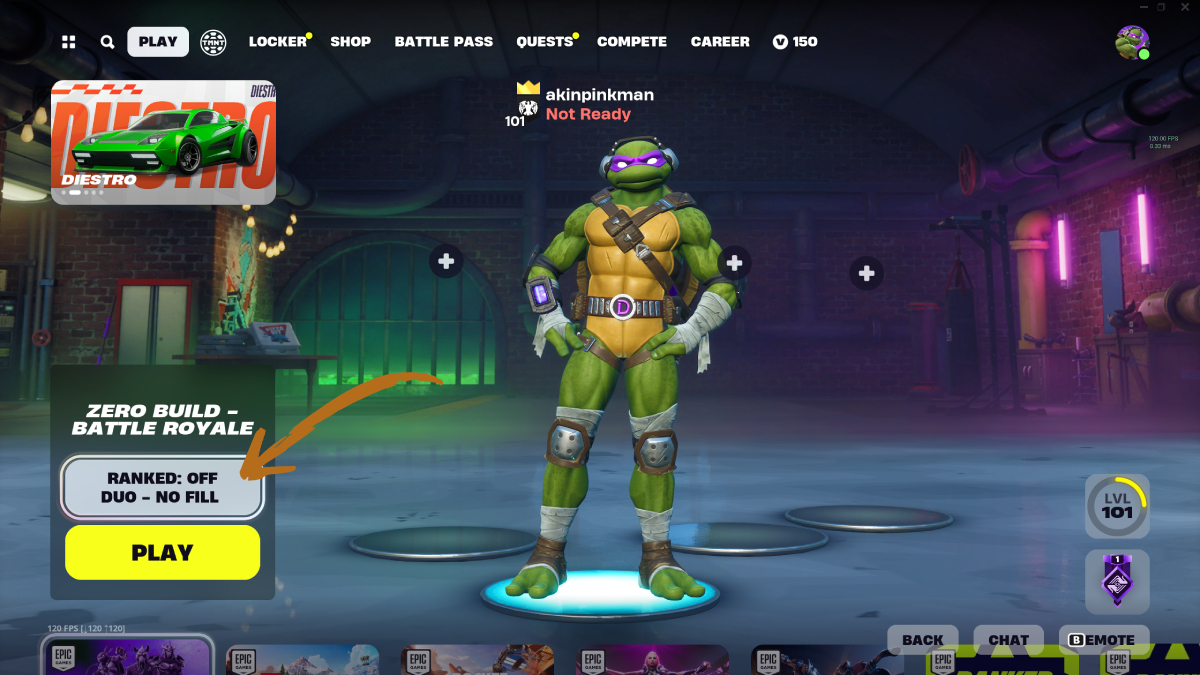Image resolution: width=1200 pixels, height=675 pixels.
Task: Switch to the Compete tab
Action: pyautogui.click(x=632, y=42)
